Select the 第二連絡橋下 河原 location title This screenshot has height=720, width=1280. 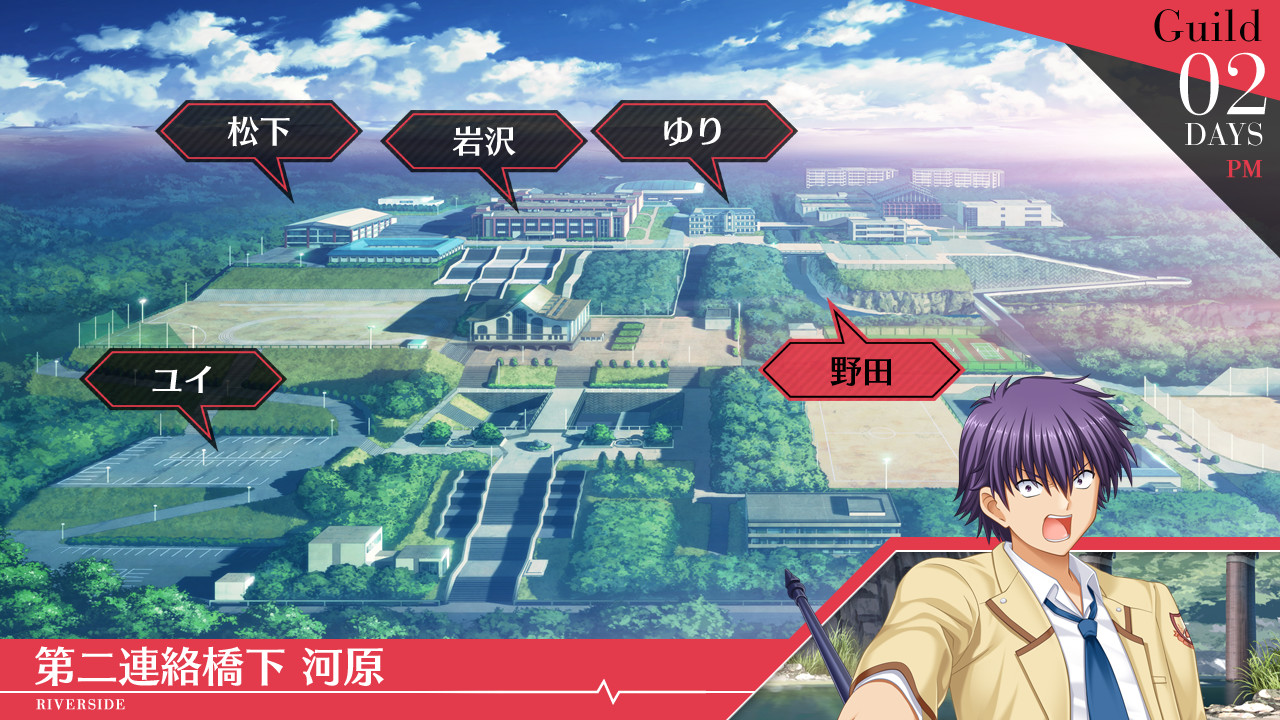point(210,662)
